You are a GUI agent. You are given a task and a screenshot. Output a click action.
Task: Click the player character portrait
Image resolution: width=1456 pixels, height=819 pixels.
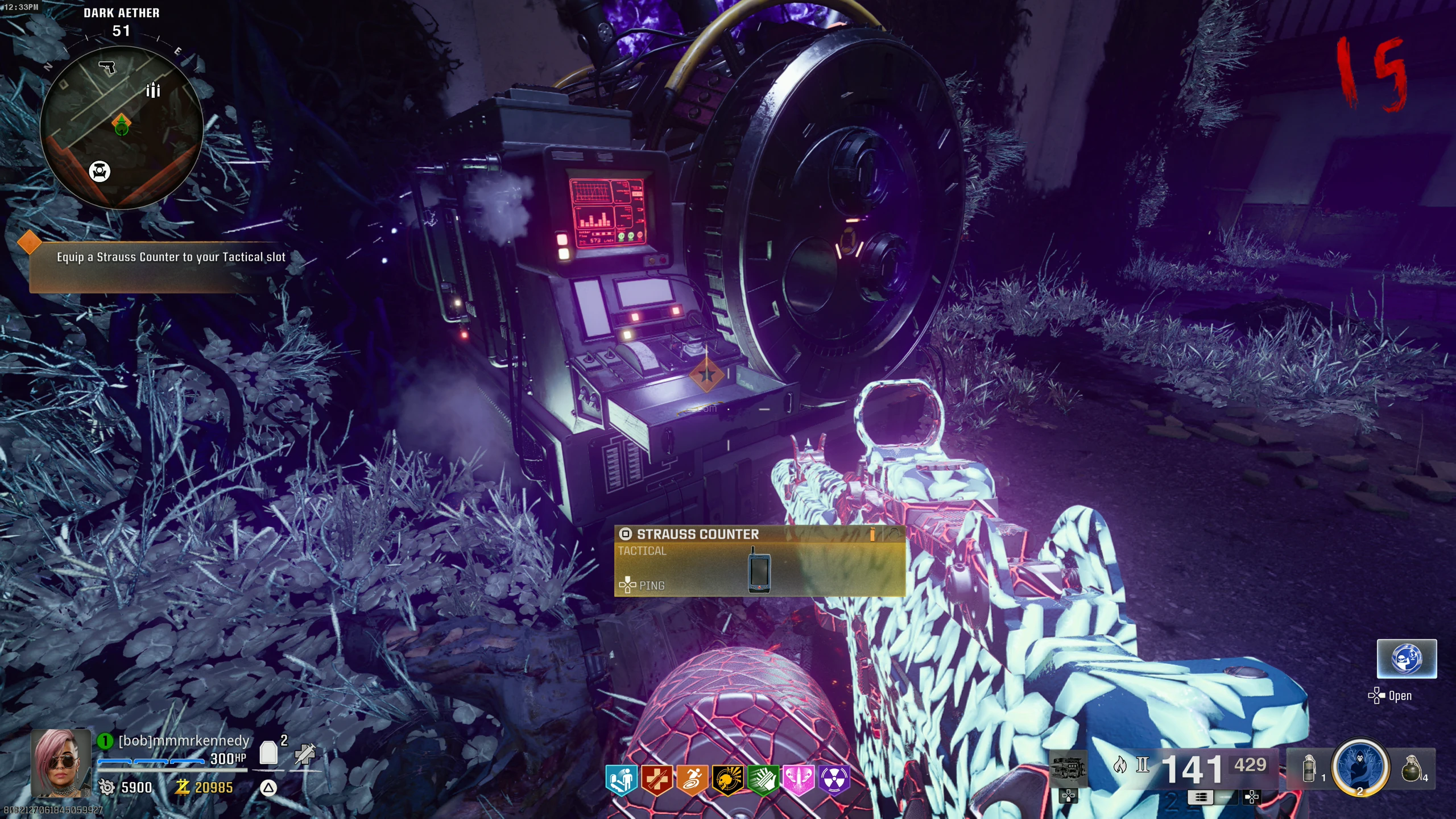point(61,763)
